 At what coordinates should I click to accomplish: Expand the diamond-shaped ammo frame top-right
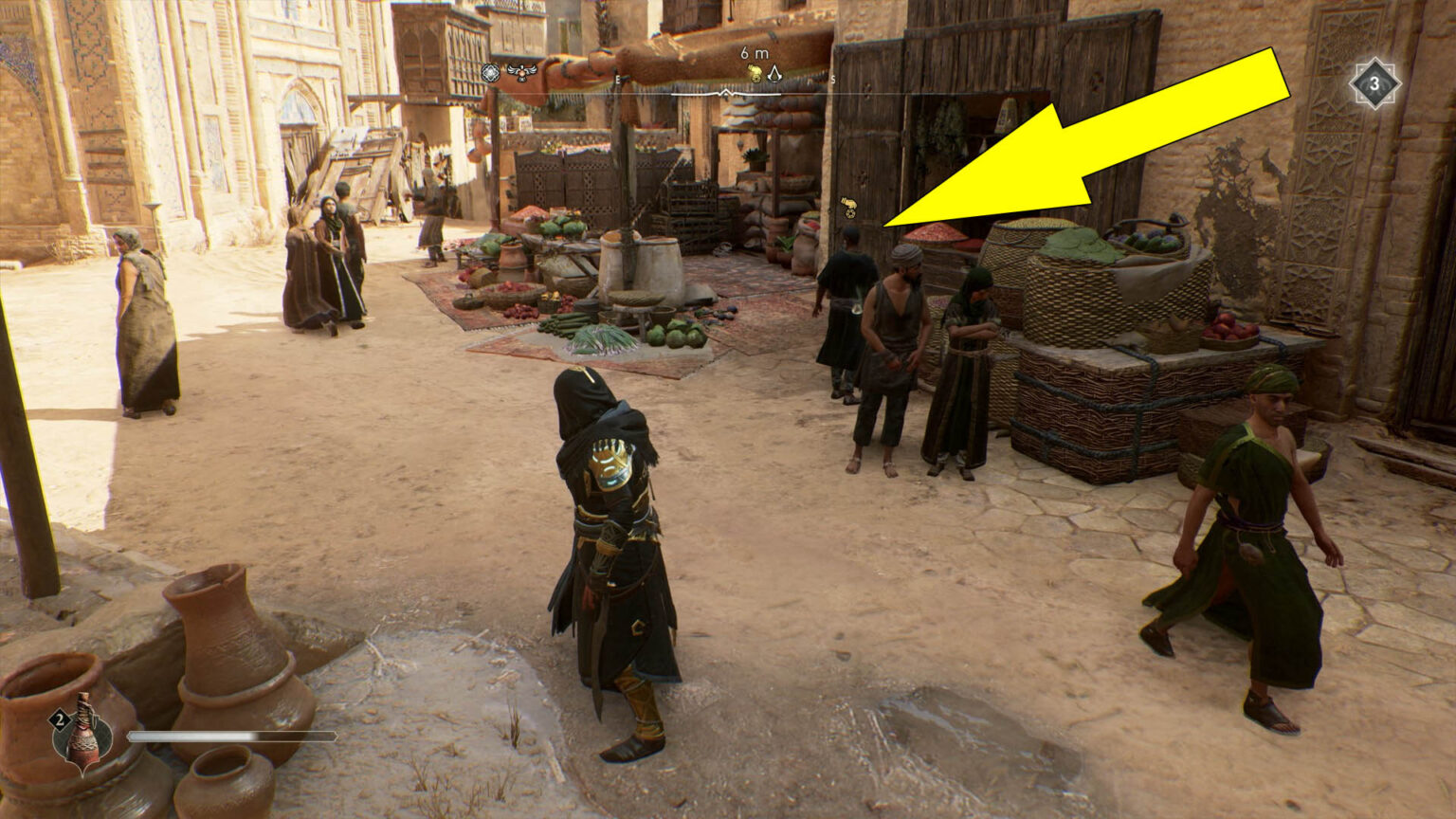click(x=1374, y=82)
